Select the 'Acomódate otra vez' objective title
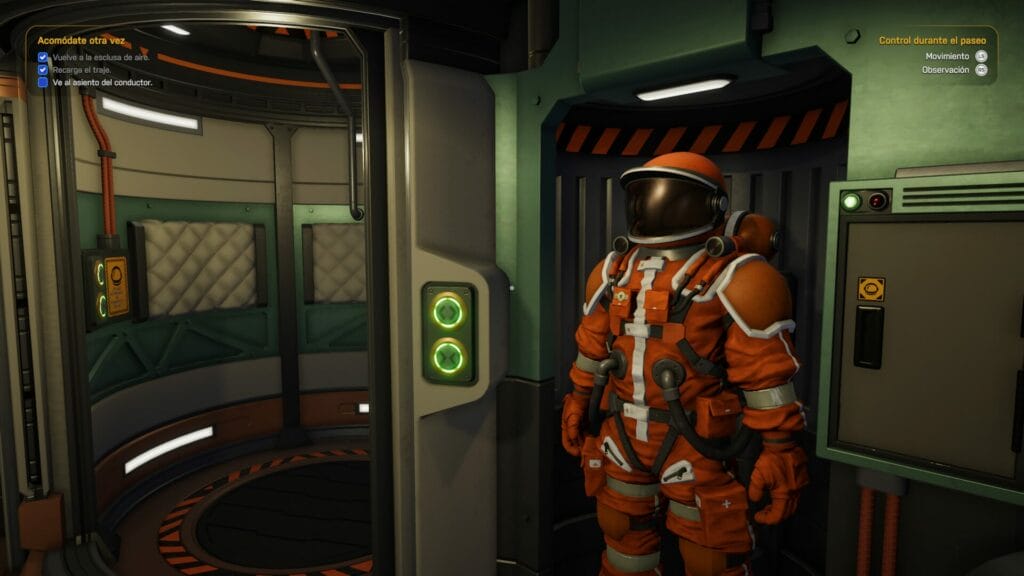This screenshot has height=576, width=1024. [81, 41]
